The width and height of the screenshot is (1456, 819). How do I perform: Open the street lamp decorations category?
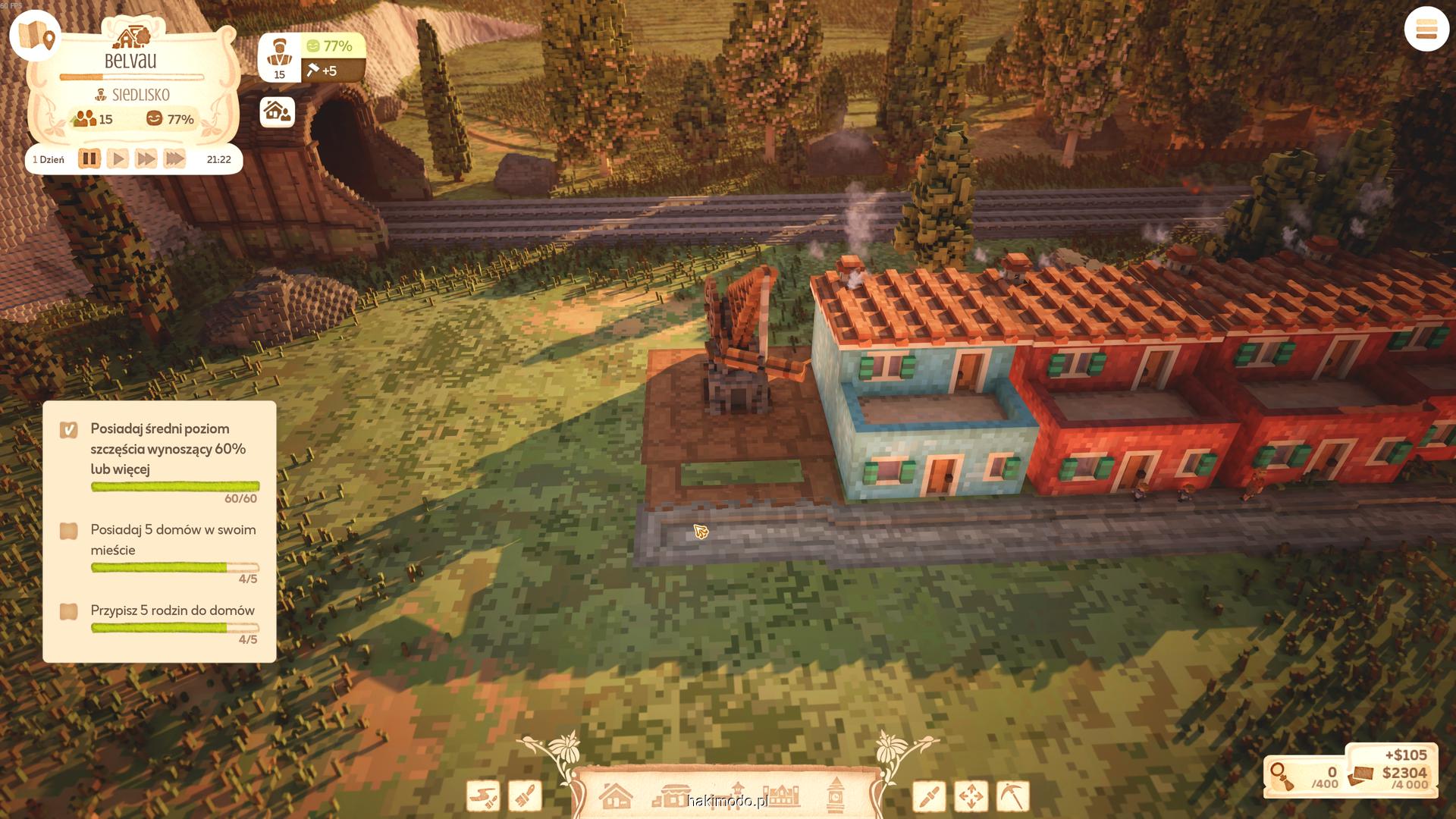click(x=737, y=795)
